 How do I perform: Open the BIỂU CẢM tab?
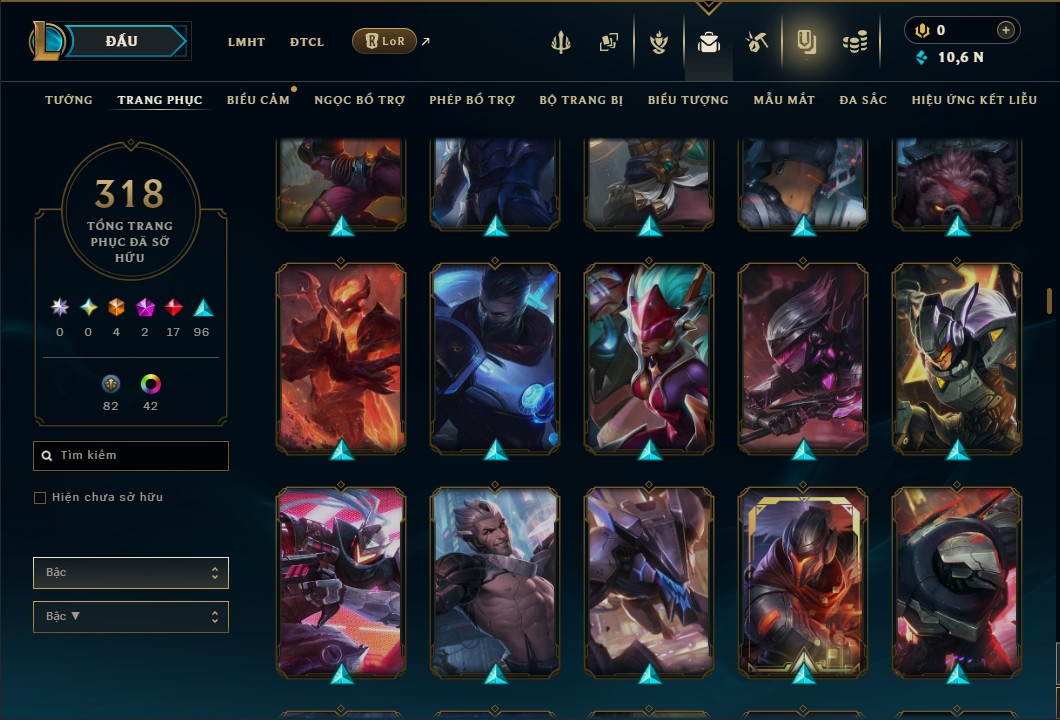(x=258, y=100)
